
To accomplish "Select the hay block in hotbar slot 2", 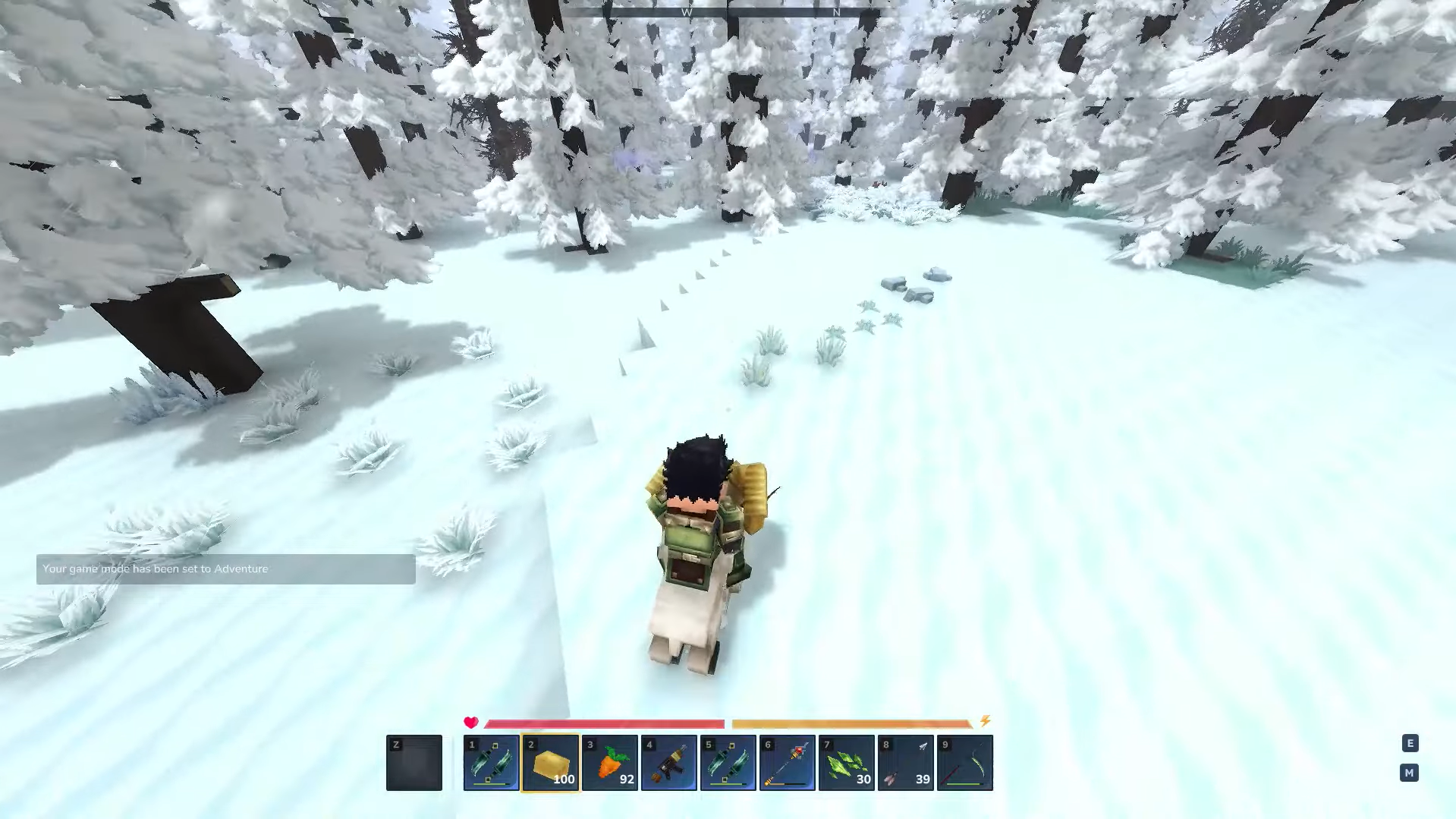I will pyautogui.click(x=550, y=762).
